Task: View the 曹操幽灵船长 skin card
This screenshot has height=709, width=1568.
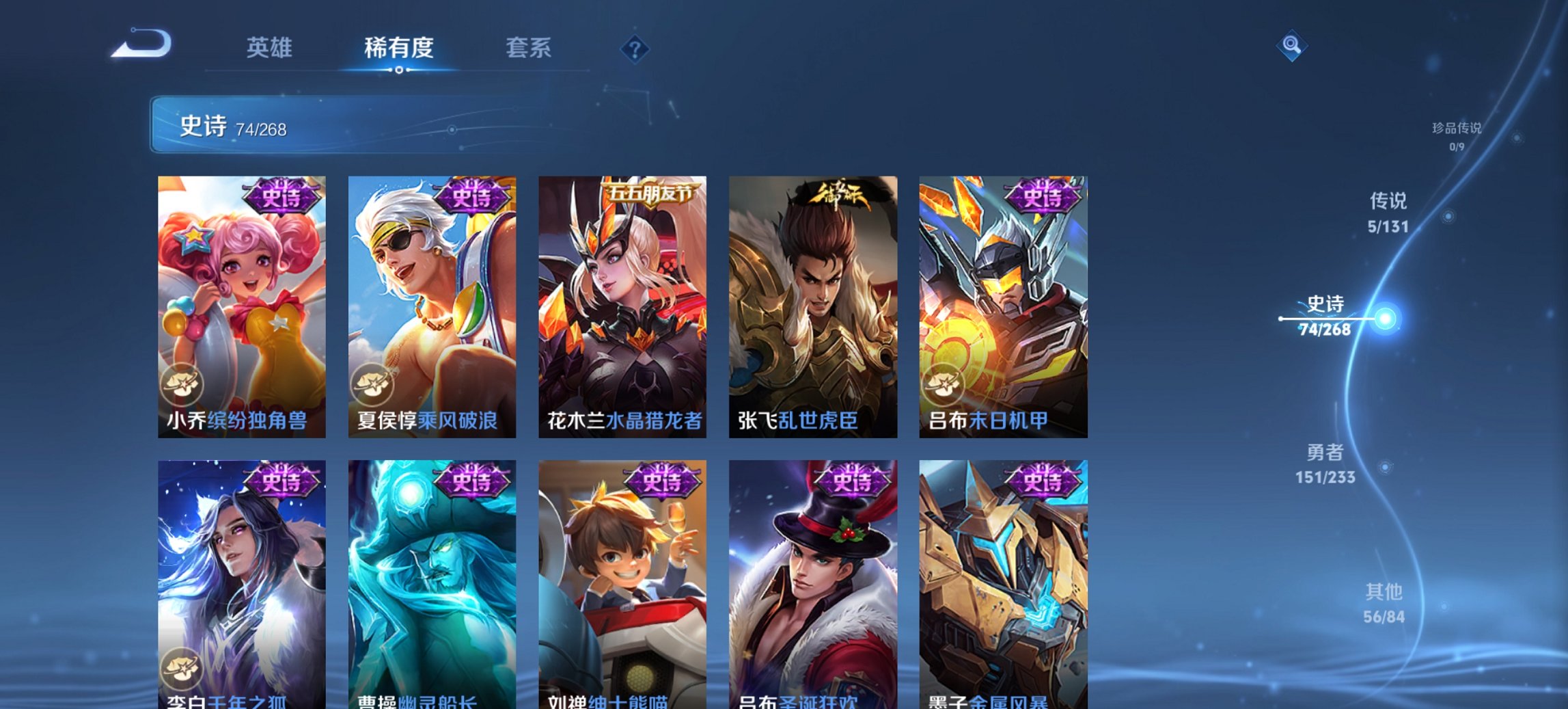Action: tap(429, 581)
